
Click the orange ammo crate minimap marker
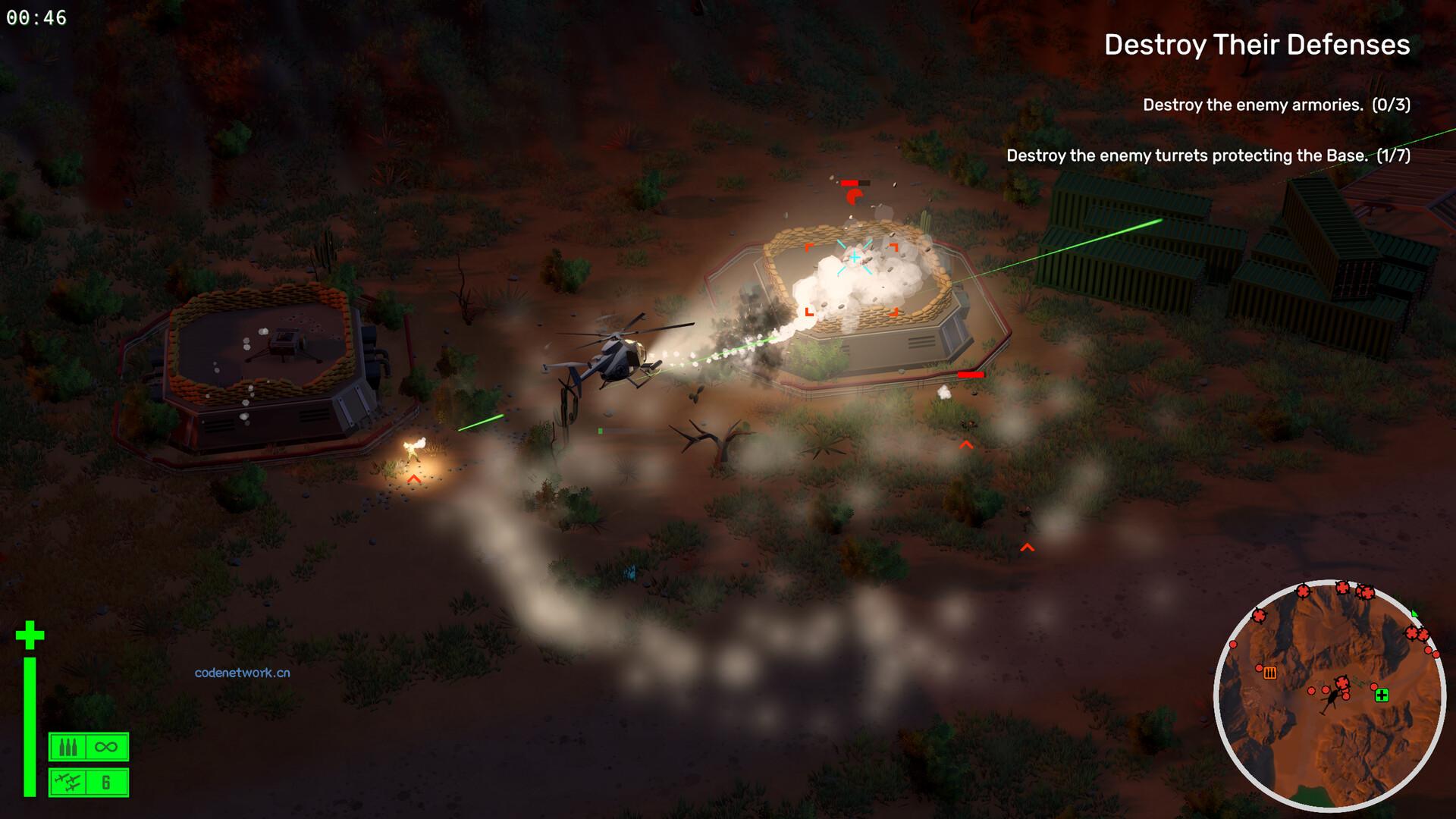coord(1270,673)
